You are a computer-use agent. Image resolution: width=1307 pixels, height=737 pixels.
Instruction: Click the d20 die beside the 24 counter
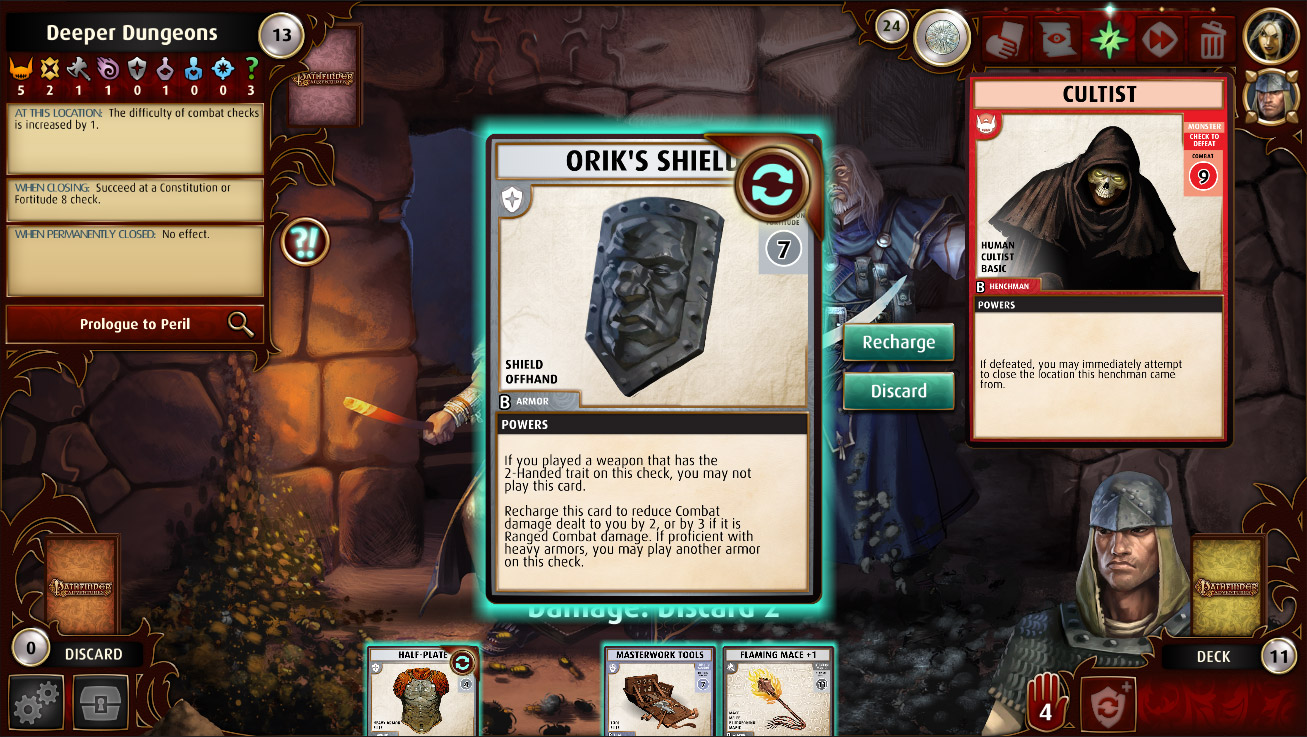940,37
